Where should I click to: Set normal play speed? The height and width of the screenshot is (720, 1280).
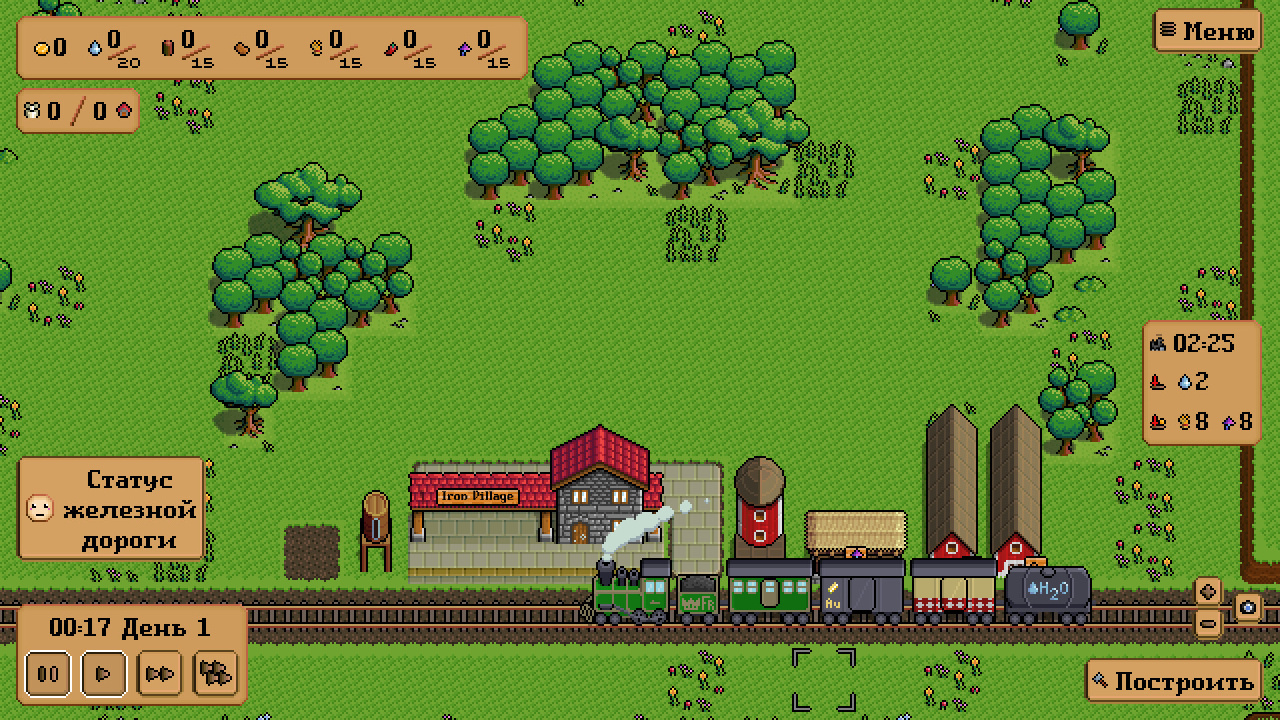coord(103,673)
